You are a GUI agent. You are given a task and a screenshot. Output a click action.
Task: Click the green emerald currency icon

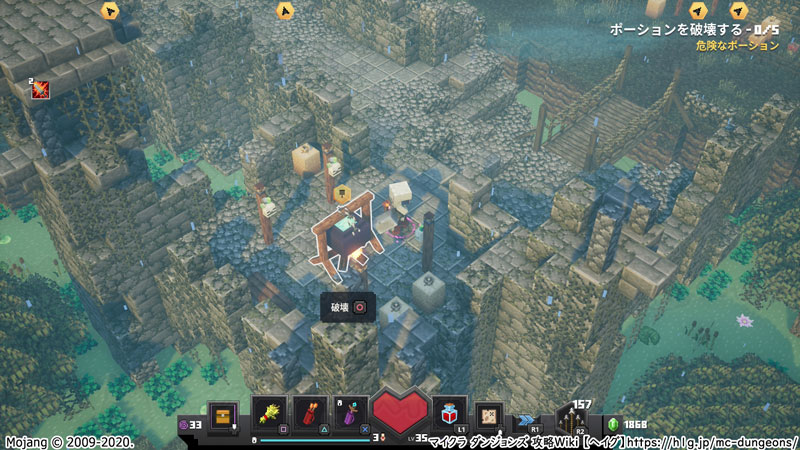[x=615, y=424]
